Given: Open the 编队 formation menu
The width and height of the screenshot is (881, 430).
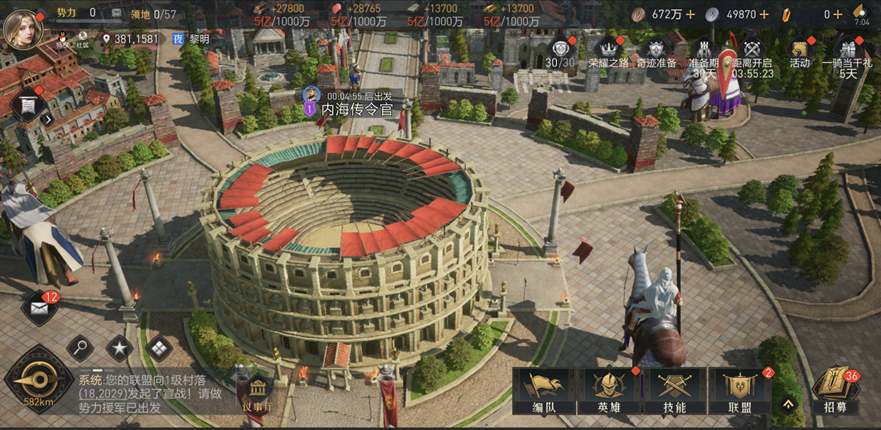Looking at the screenshot, I should [545, 390].
